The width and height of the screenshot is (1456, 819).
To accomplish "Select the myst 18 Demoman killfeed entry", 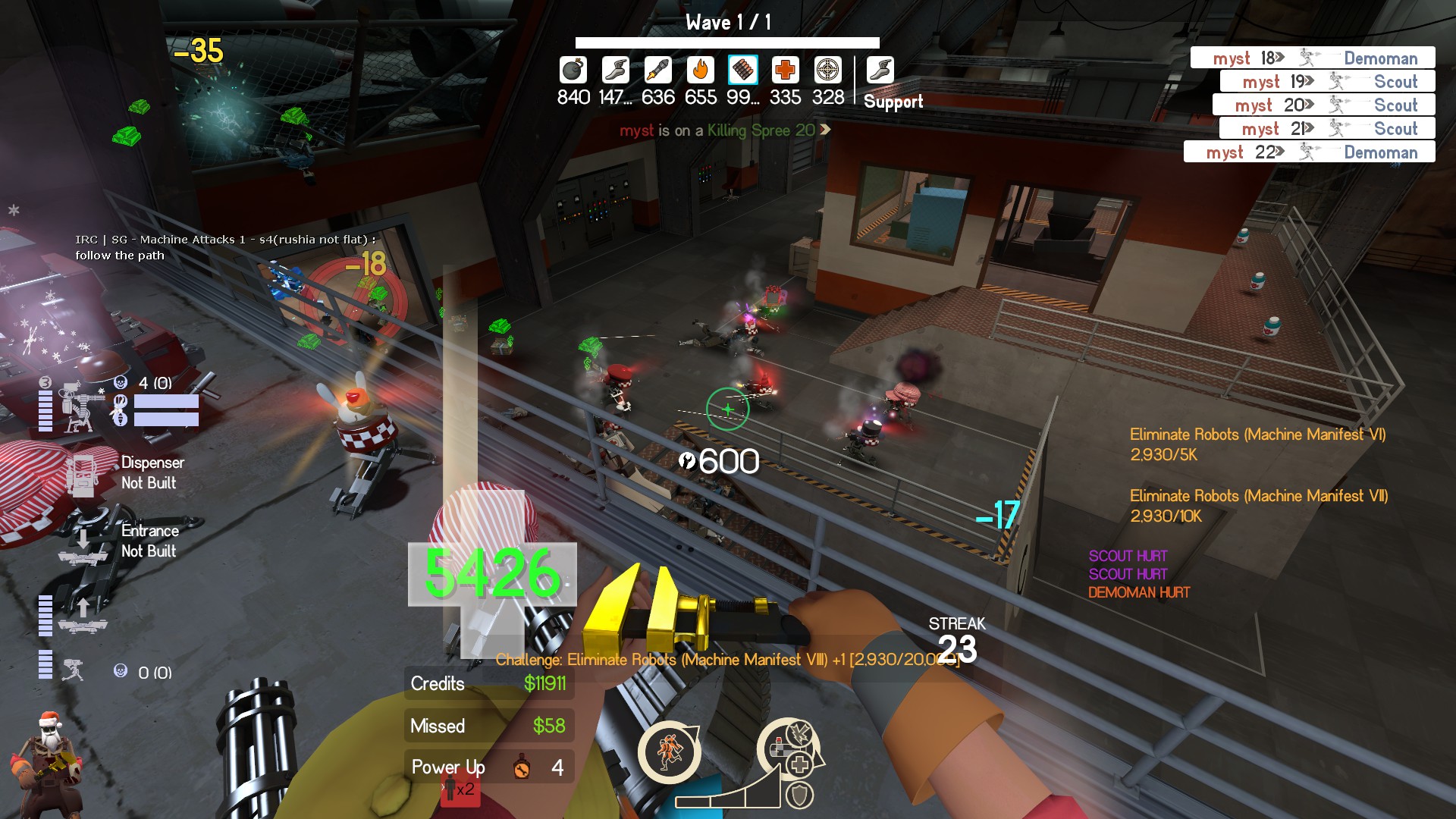I will click(1312, 58).
